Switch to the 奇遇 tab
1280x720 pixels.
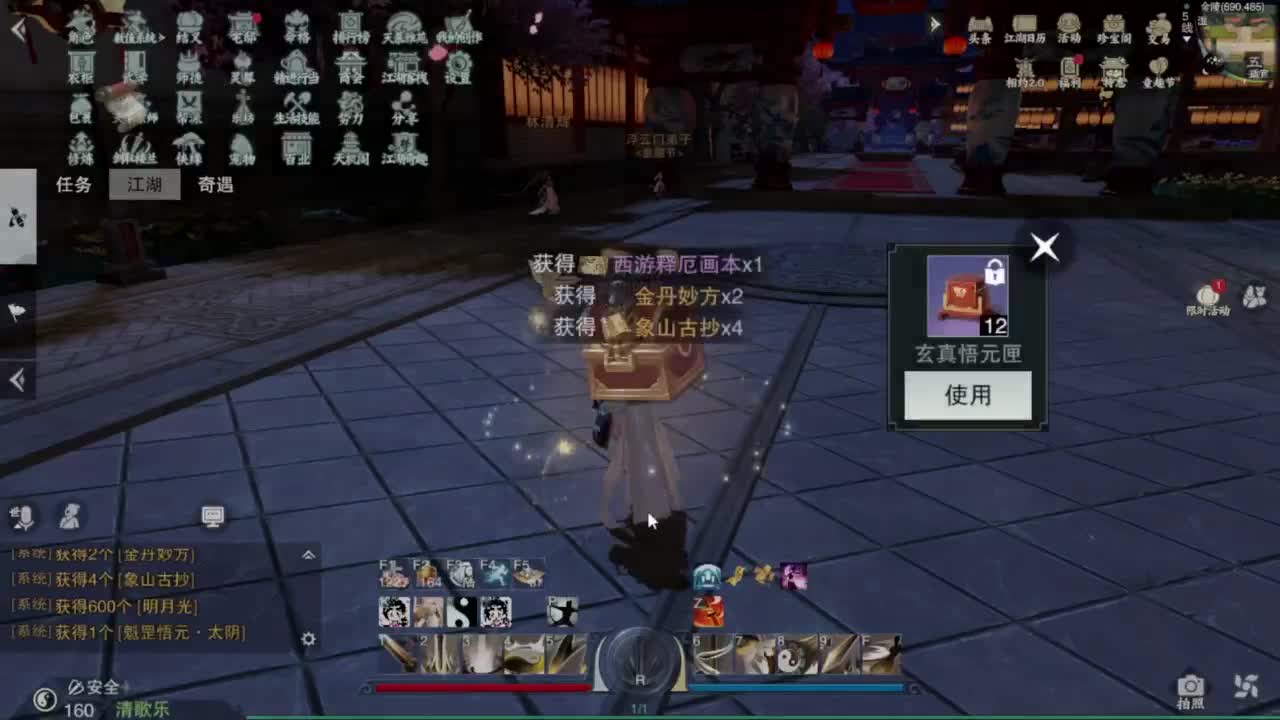(217, 186)
